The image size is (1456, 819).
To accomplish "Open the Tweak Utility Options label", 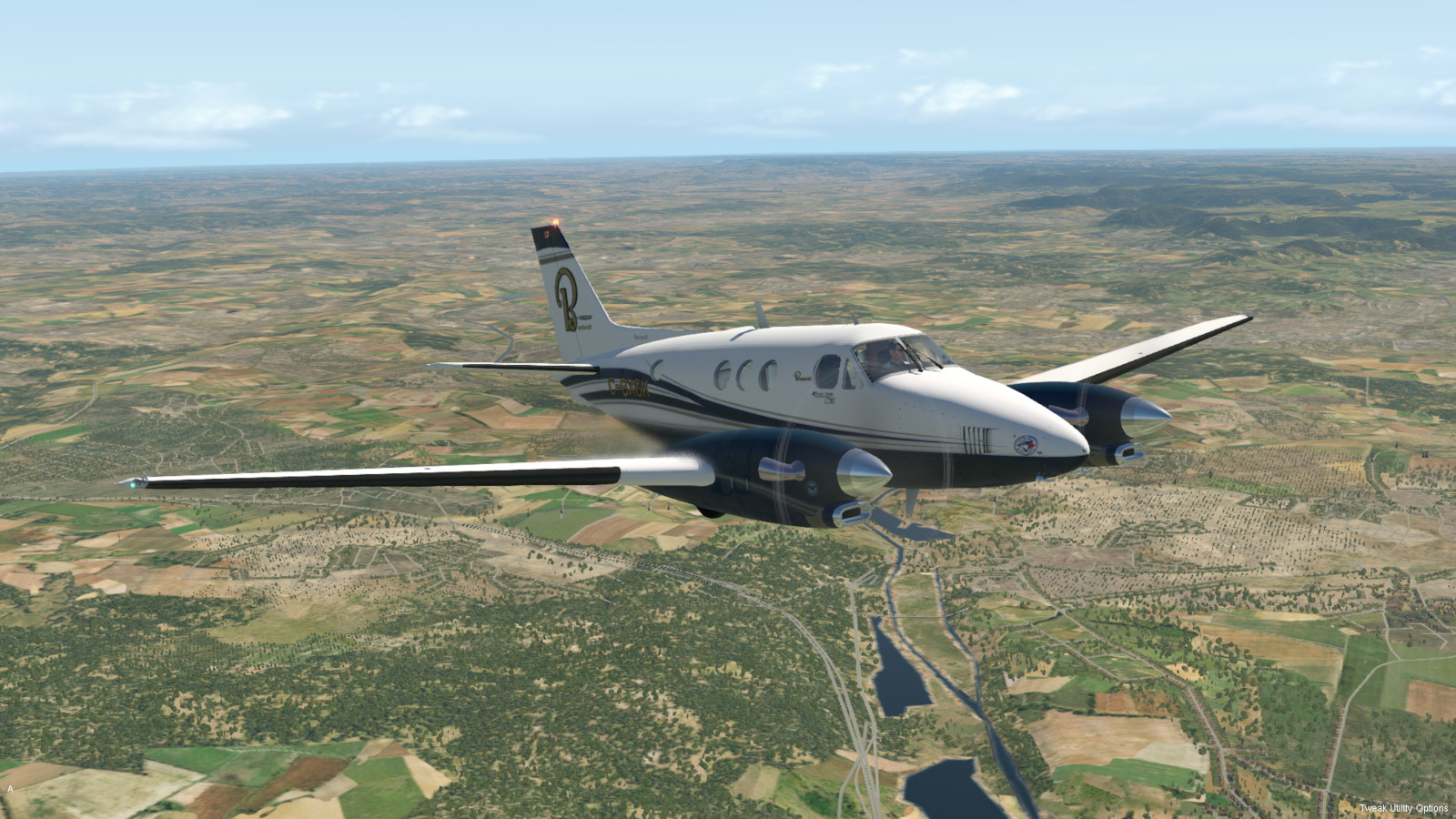I will (x=1403, y=808).
